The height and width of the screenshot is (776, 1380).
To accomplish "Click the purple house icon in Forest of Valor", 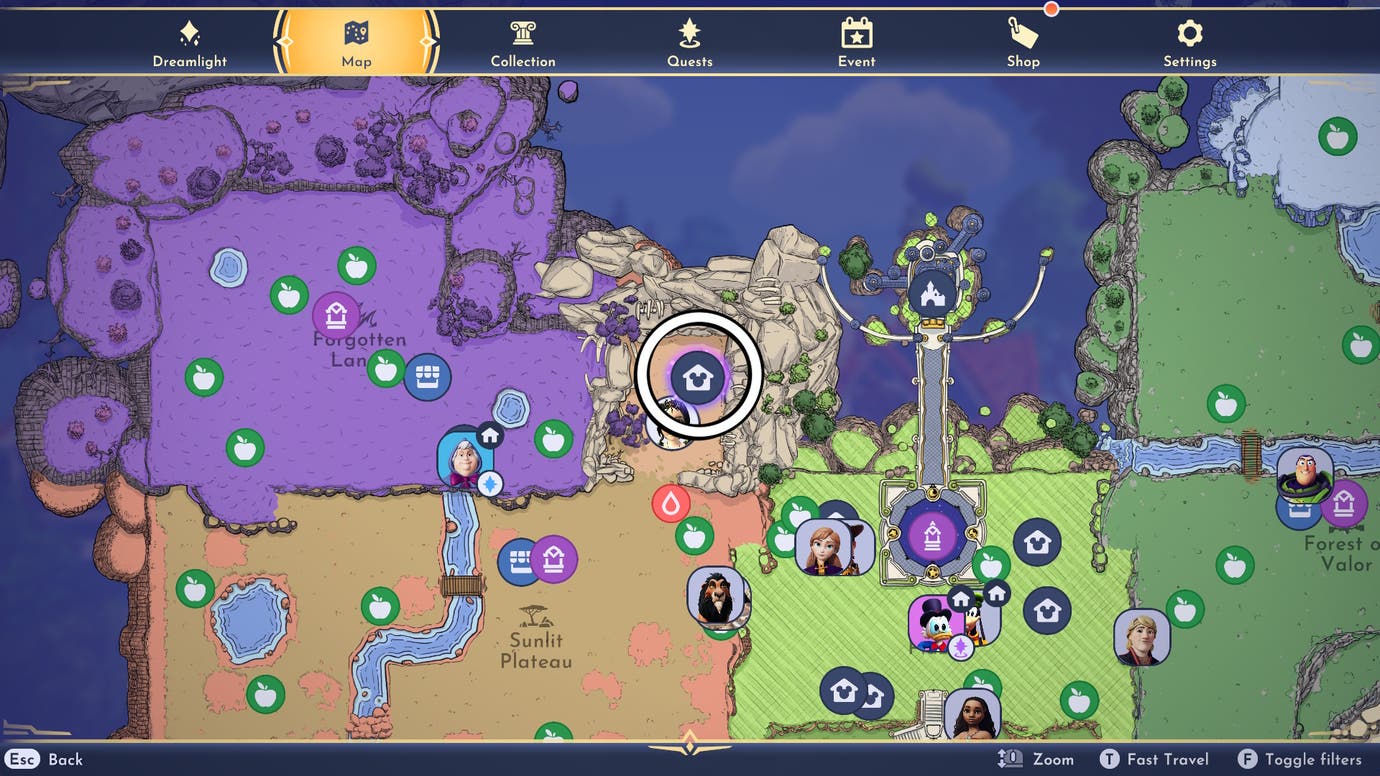I will pos(1345,505).
